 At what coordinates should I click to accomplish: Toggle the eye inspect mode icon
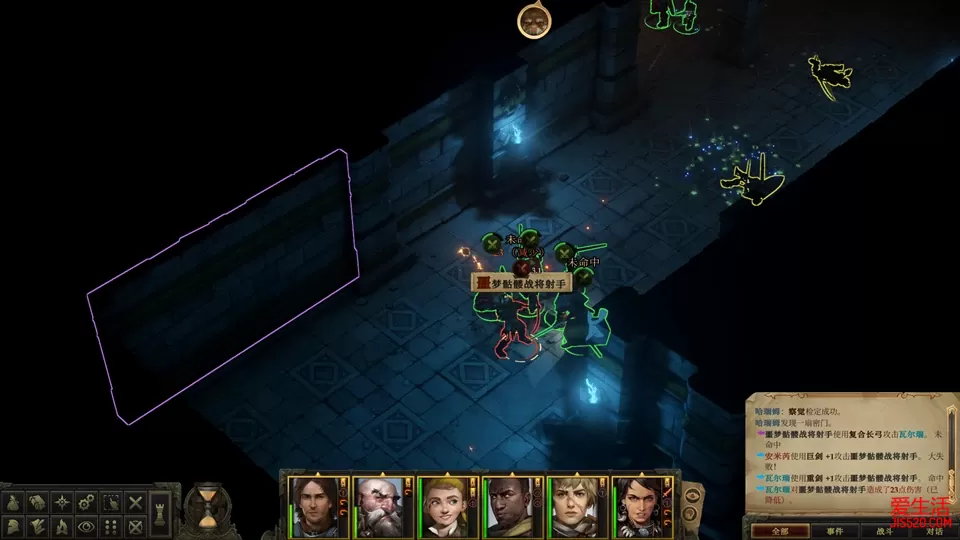(88, 525)
